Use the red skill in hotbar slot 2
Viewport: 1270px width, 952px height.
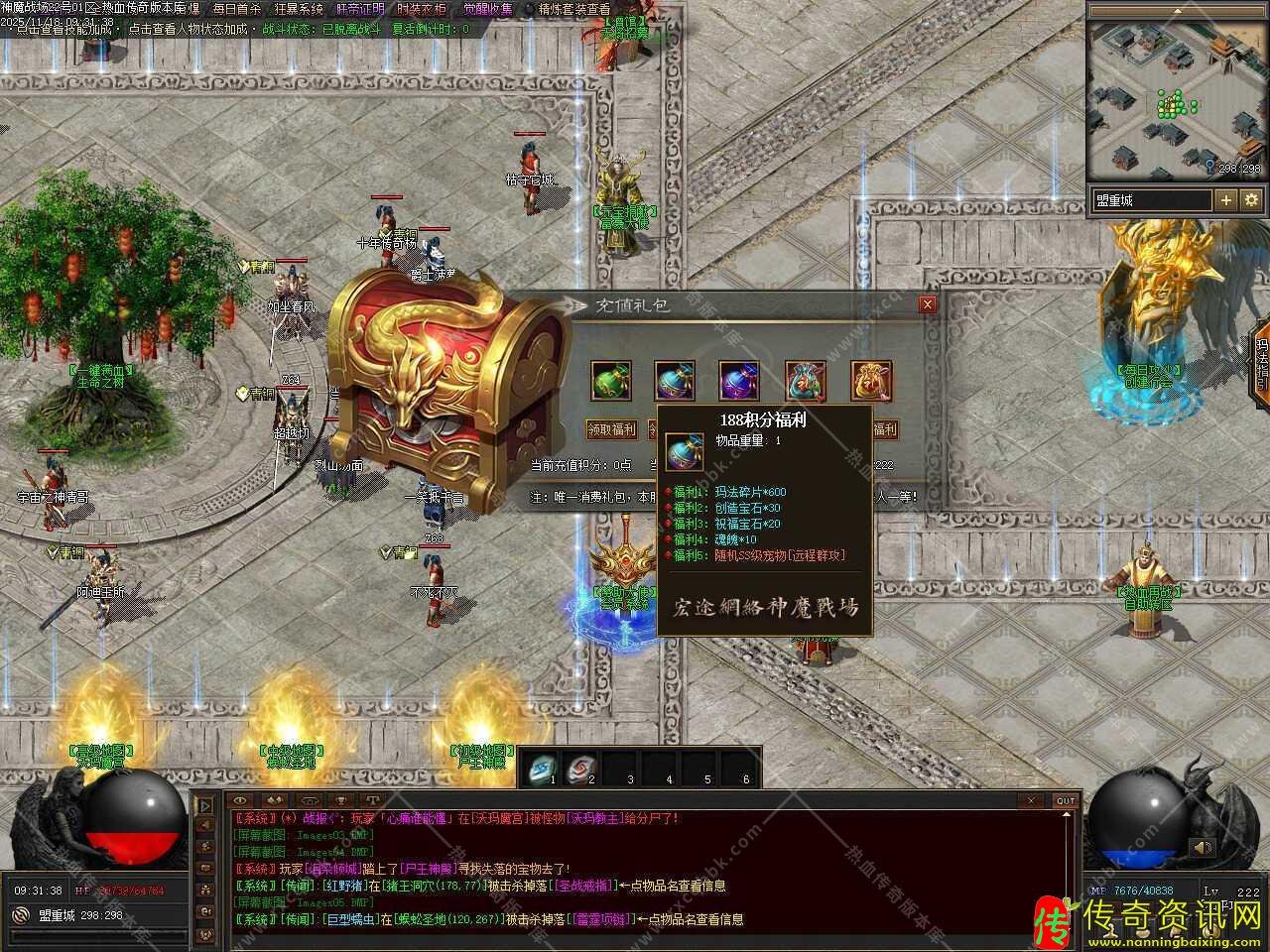click(579, 767)
